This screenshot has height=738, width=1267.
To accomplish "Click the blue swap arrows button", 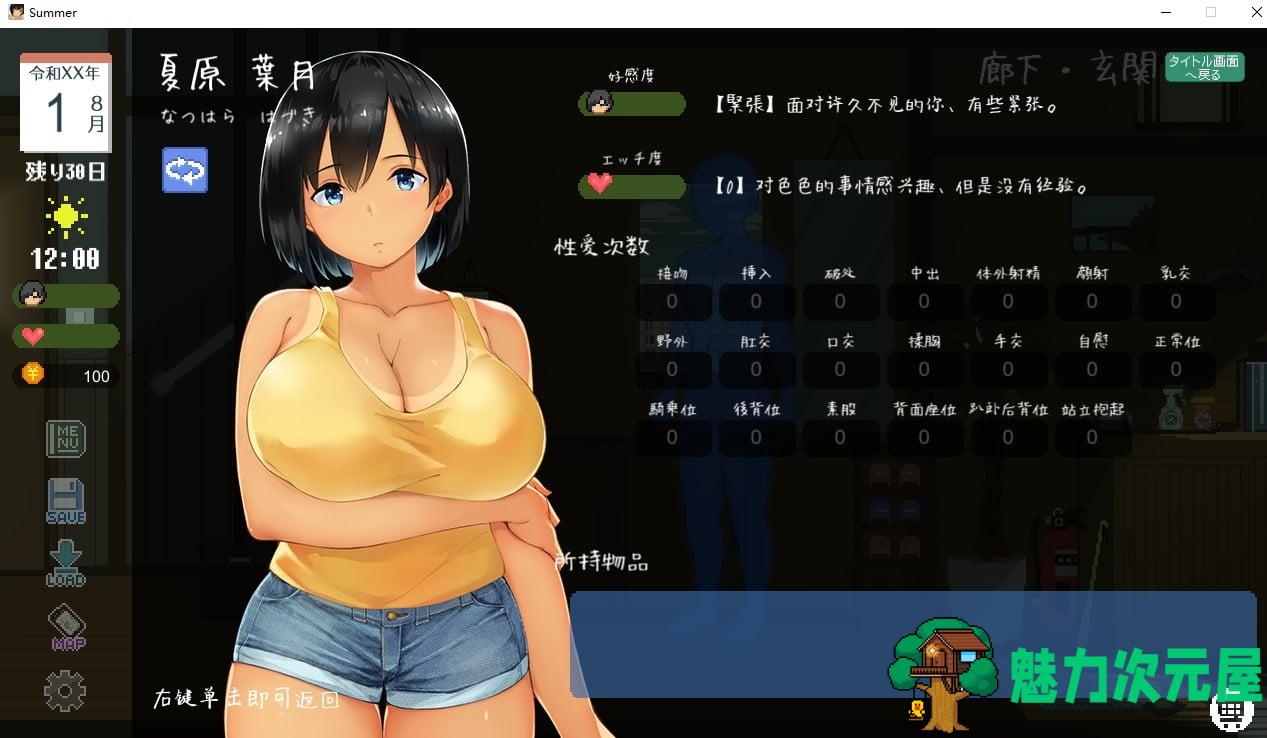I will pyautogui.click(x=185, y=170).
